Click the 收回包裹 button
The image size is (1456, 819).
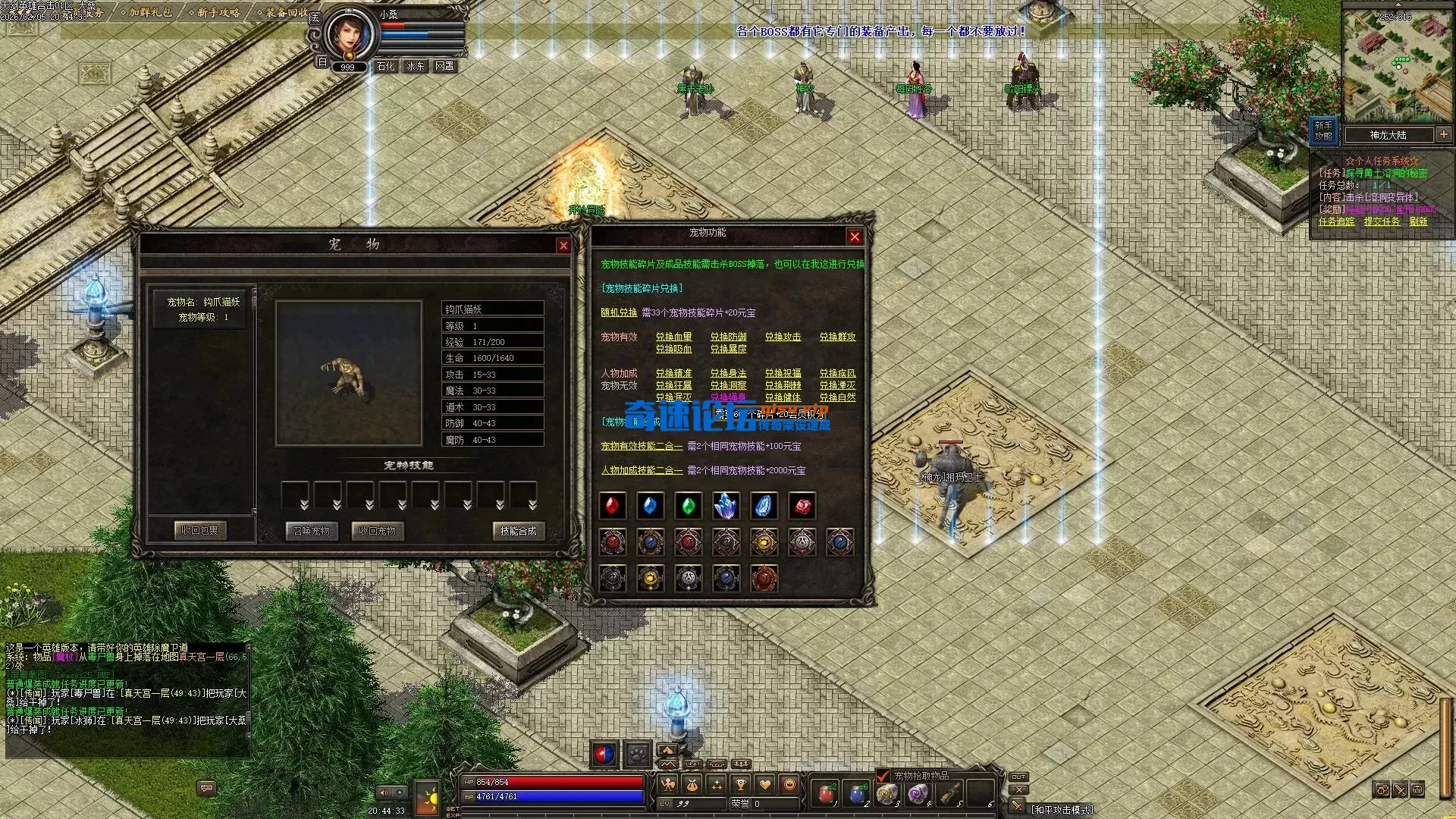(199, 530)
